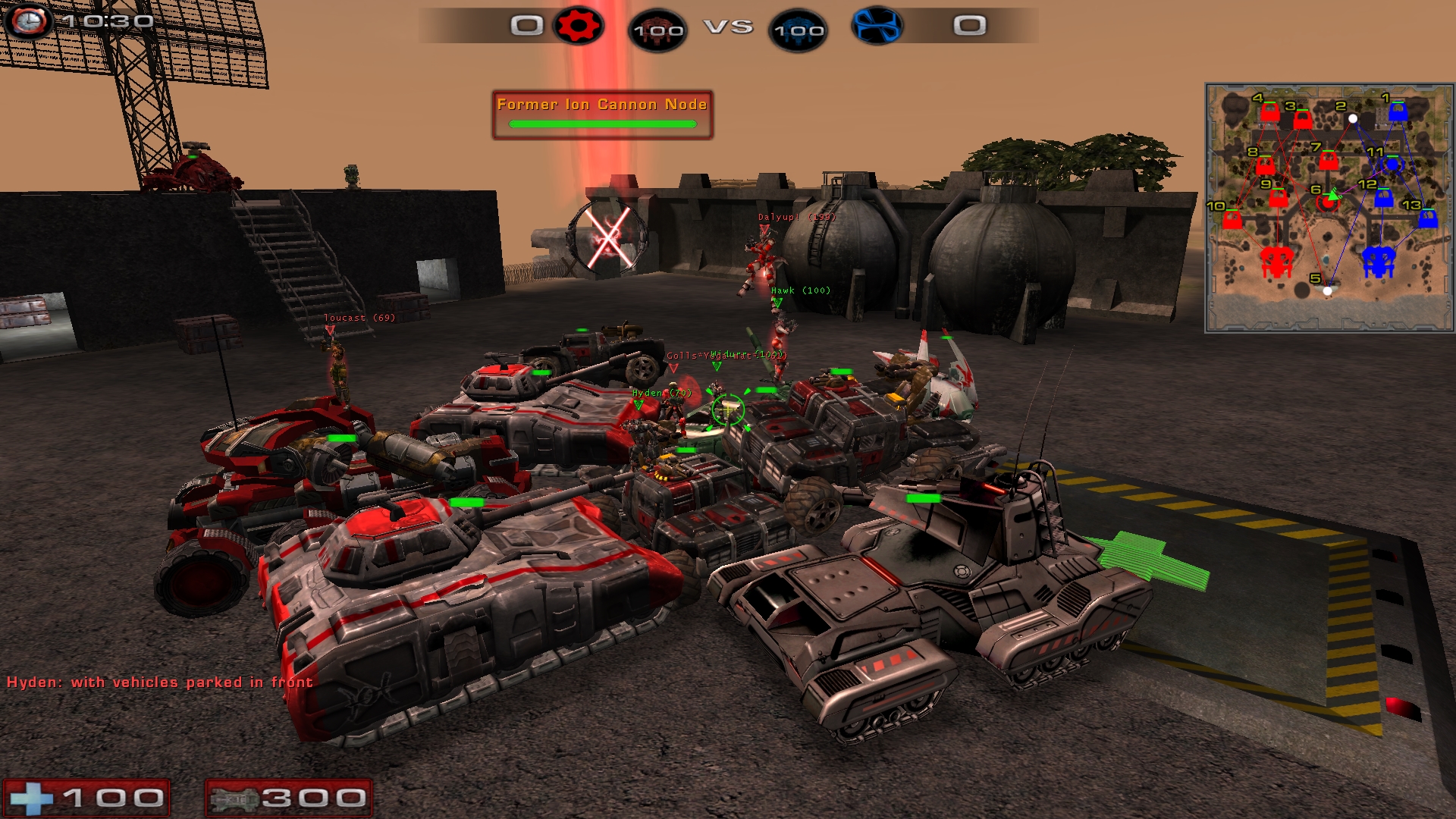Select node 4 on the minimap
This screenshot has width=1456, height=819.
[1269, 113]
